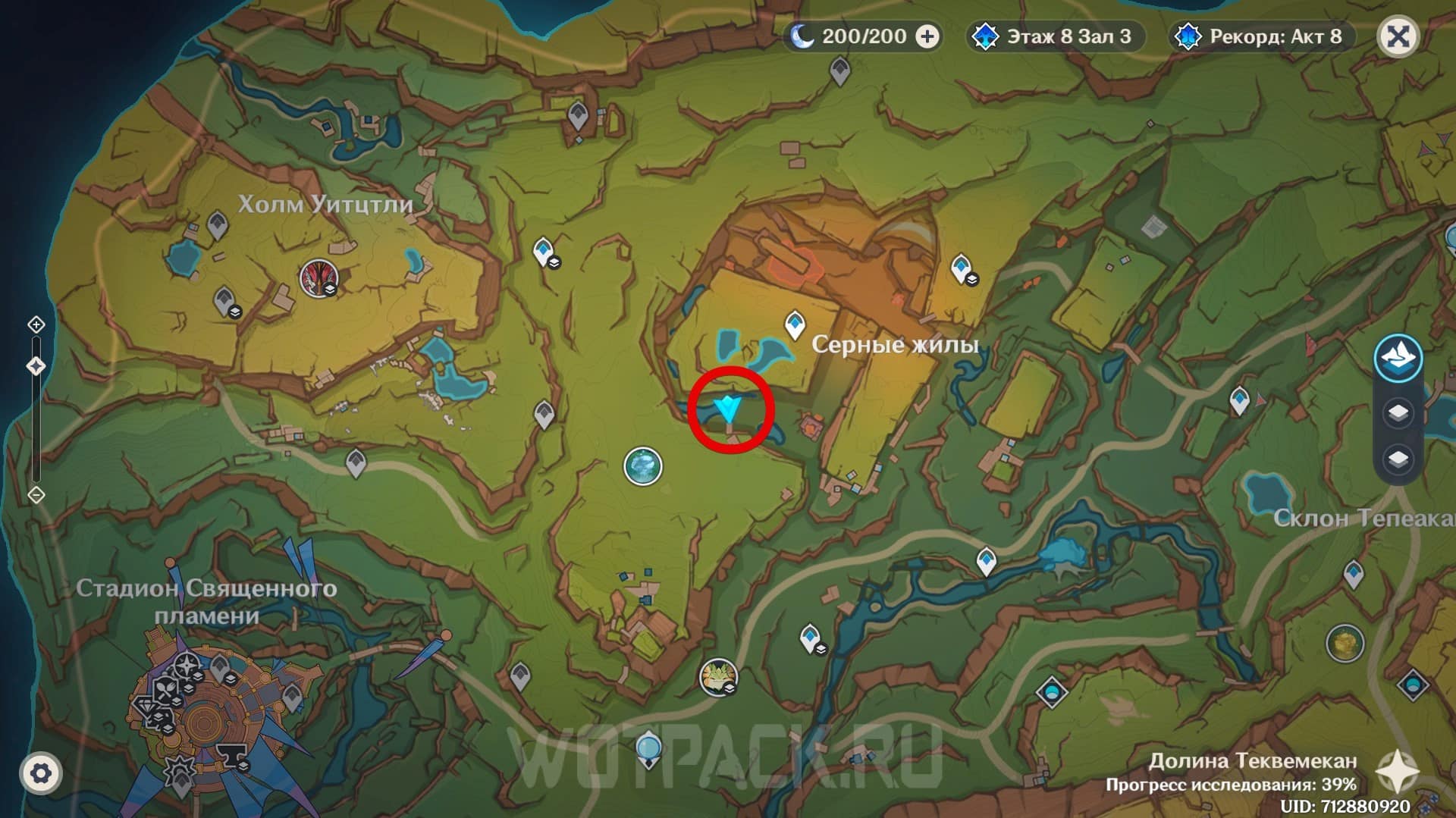Select the red boss marker at Холм Уитцтли

coord(318,277)
